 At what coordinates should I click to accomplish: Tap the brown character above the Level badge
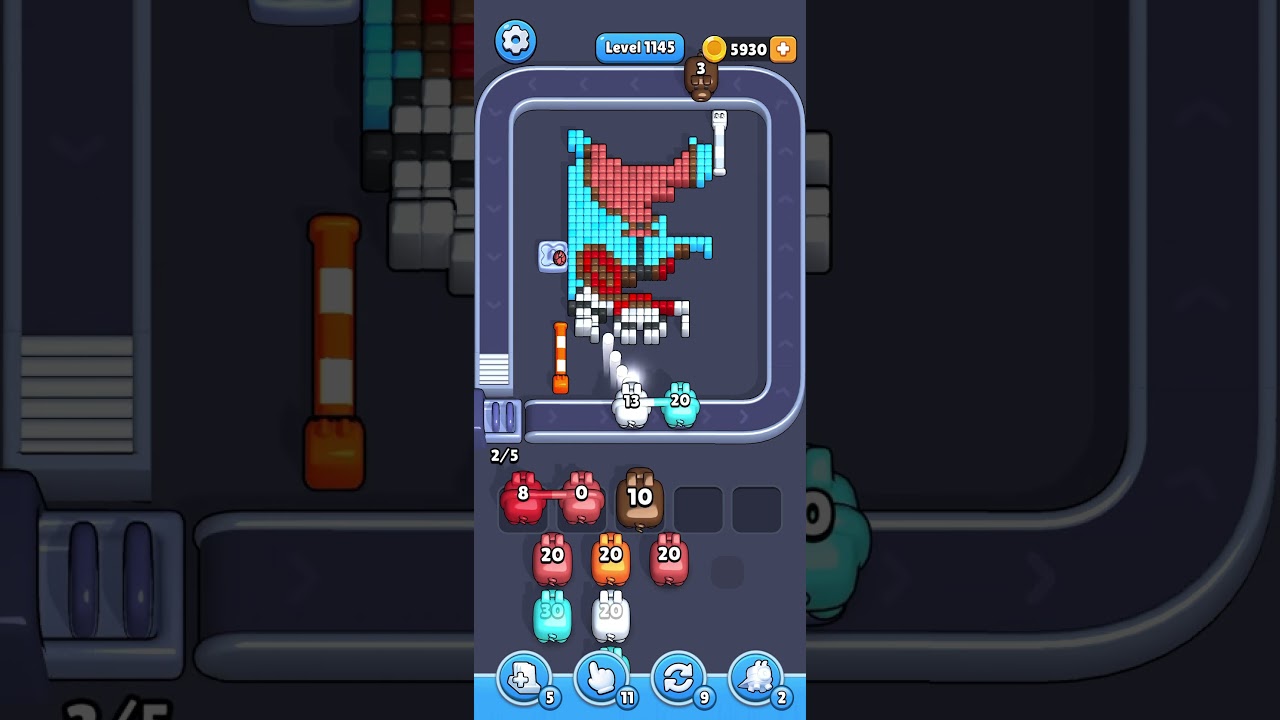703,80
